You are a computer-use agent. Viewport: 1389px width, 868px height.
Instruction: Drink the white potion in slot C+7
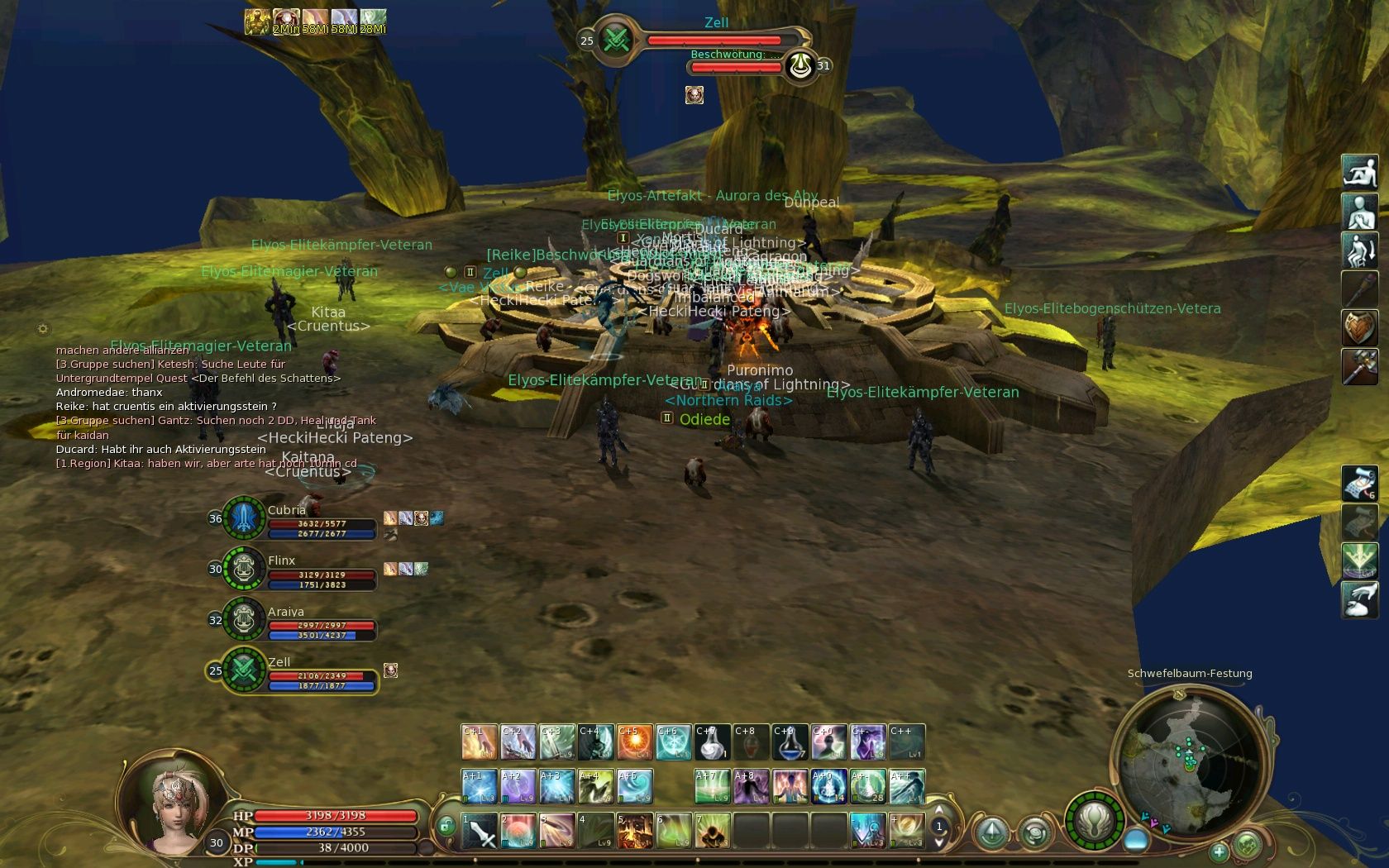pyautogui.click(x=713, y=742)
